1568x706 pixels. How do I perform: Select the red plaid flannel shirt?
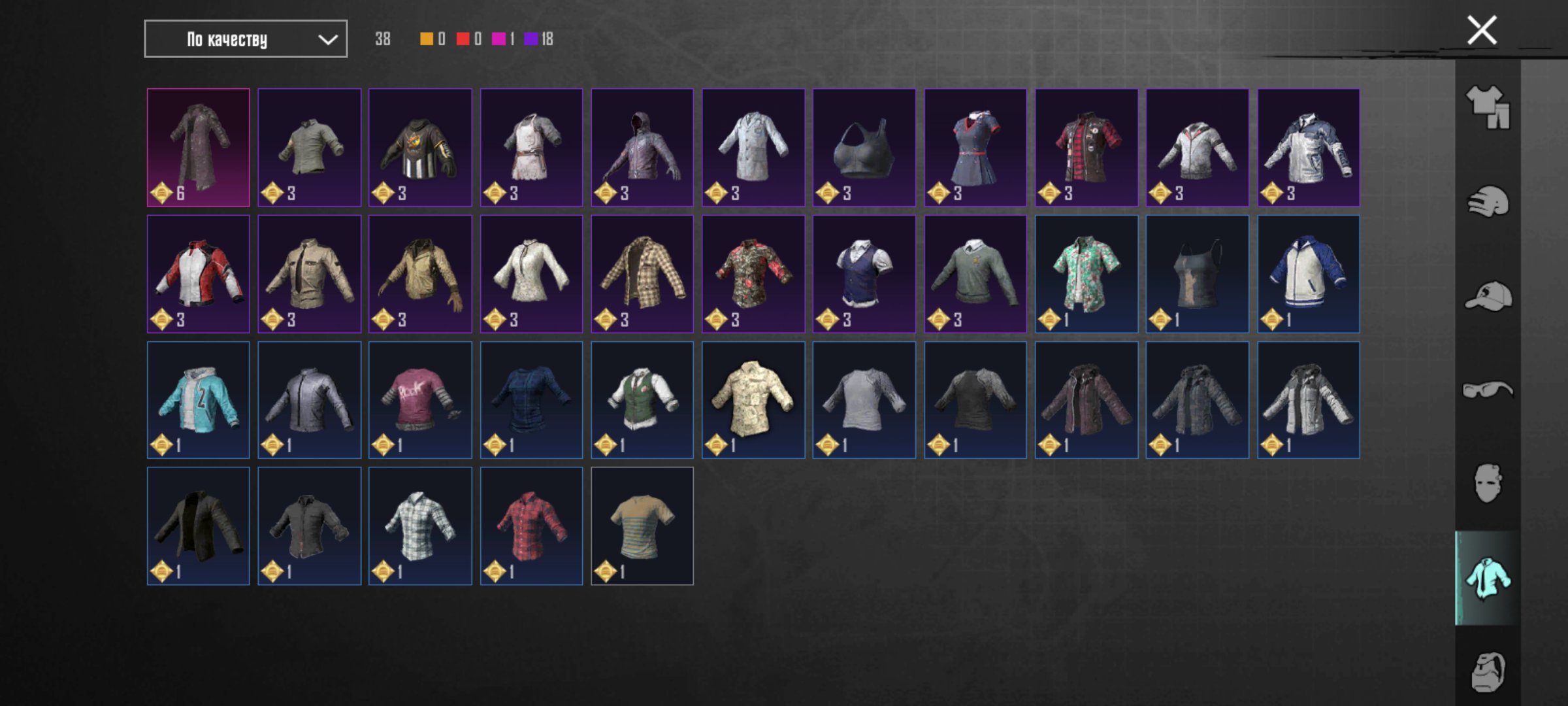click(x=531, y=526)
